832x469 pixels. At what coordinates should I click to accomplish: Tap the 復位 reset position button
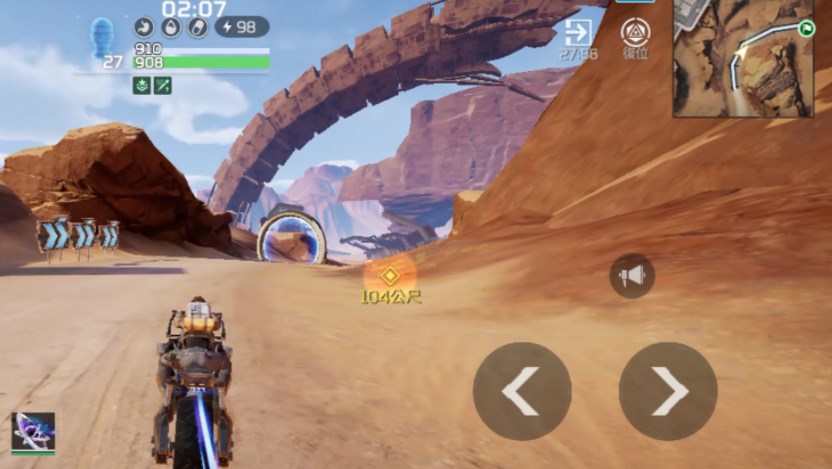[636, 35]
